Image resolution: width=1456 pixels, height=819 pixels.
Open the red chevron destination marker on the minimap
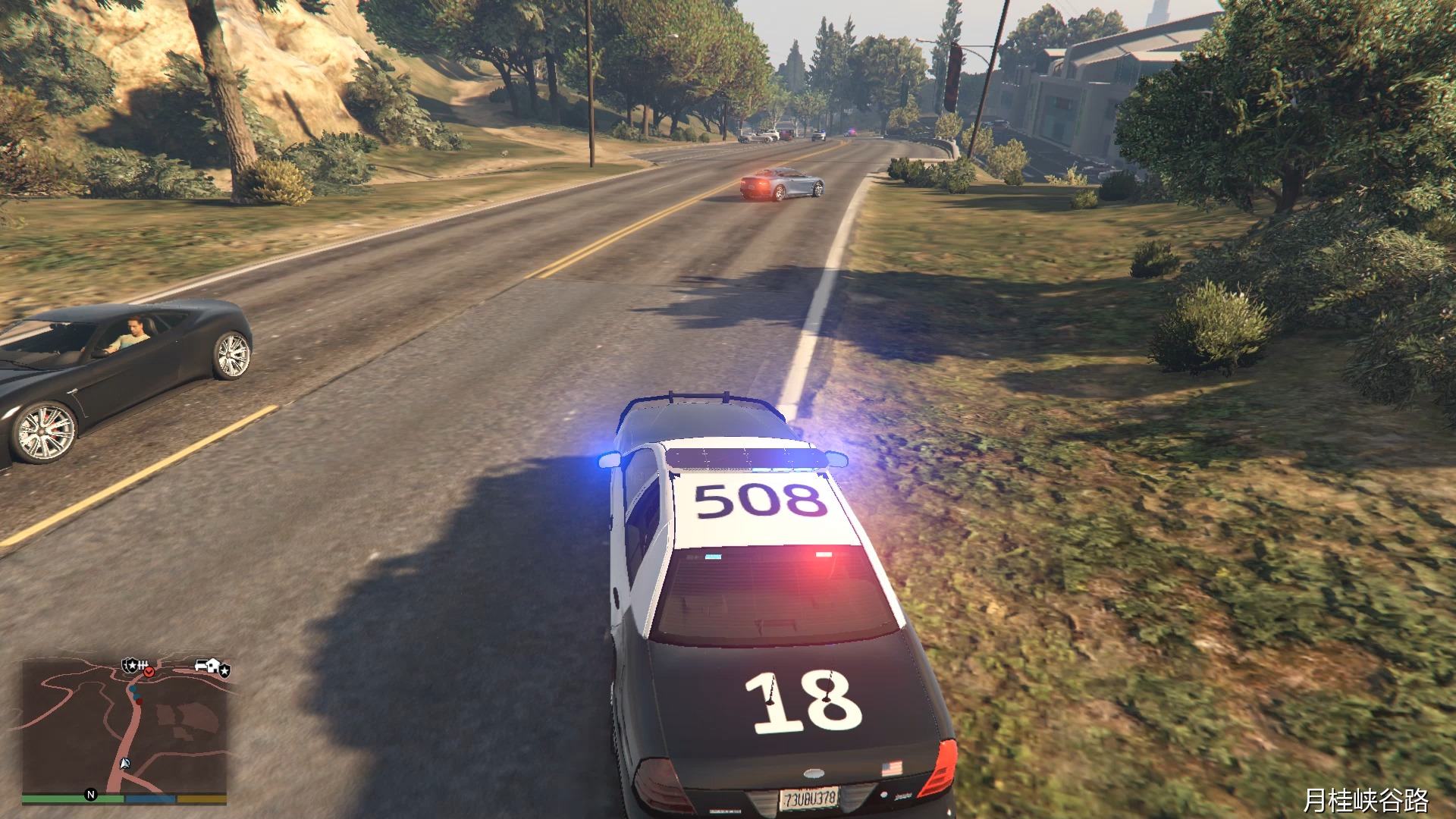(149, 672)
